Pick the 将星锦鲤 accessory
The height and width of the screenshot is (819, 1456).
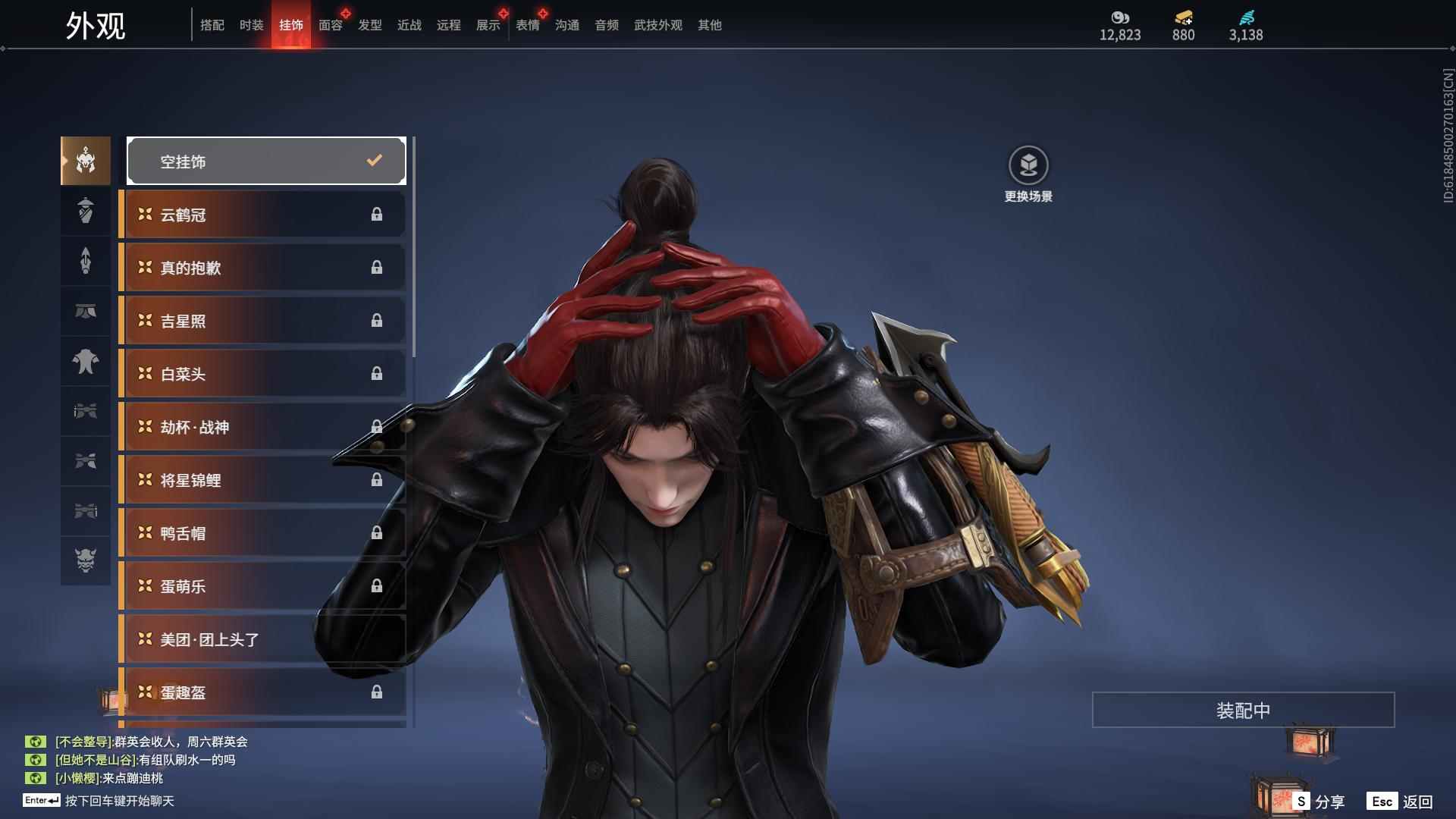pyautogui.click(x=262, y=480)
